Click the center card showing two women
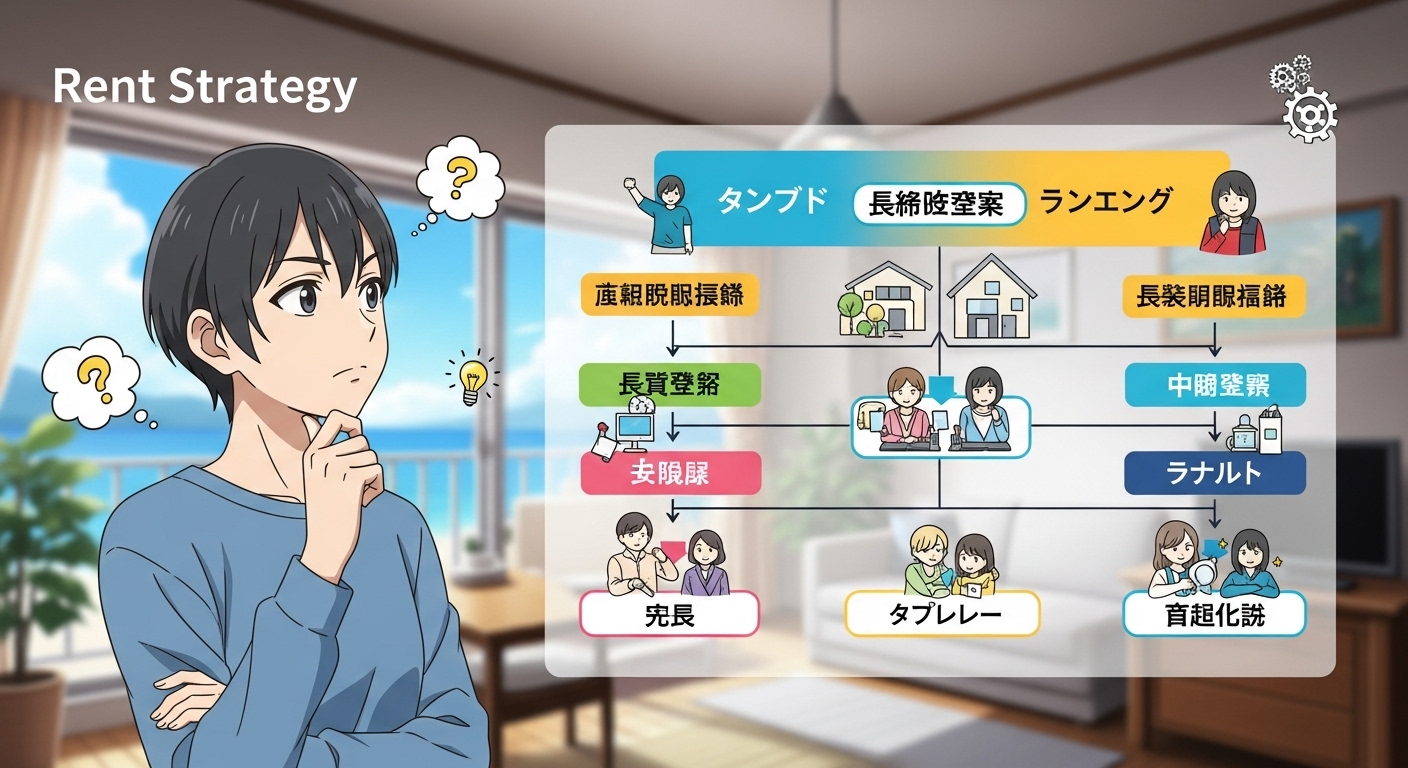The width and height of the screenshot is (1408, 768). 940,427
